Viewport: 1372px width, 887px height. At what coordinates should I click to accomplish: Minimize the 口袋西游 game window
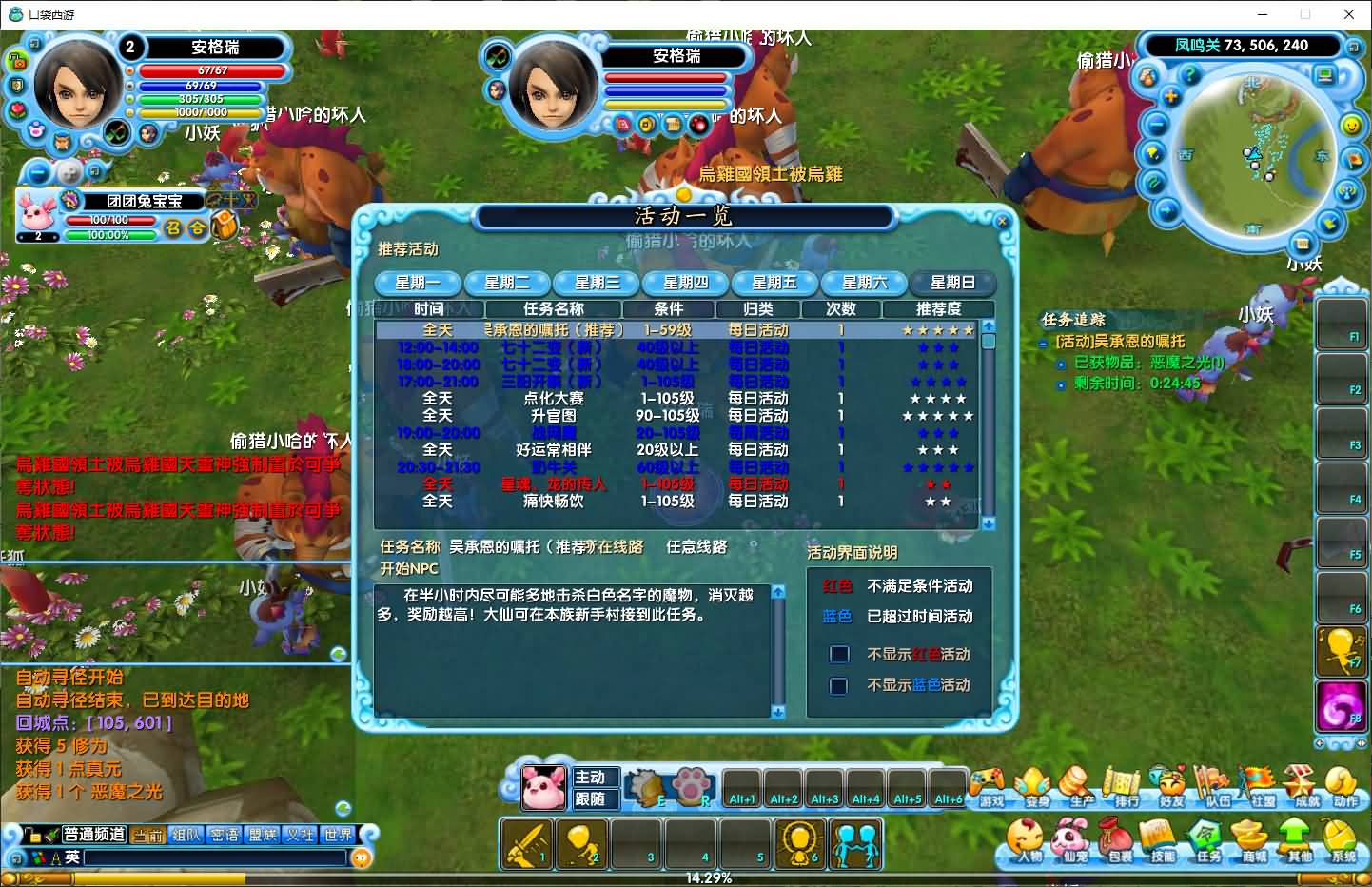pos(1263,14)
